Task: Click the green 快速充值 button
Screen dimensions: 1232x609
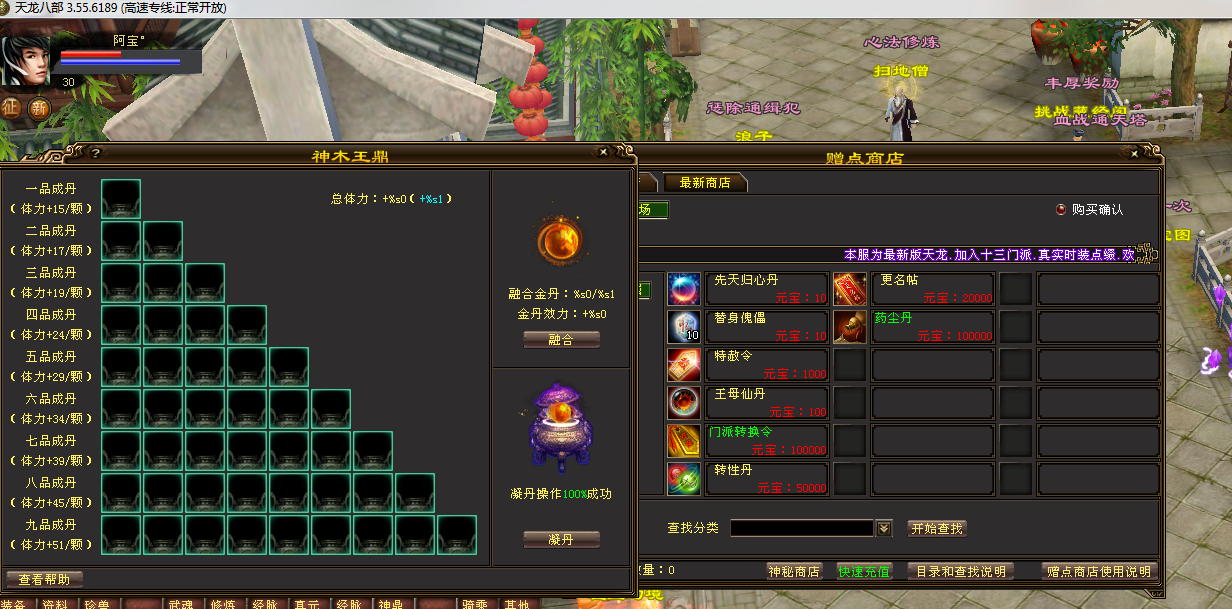Action: (864, 572)
